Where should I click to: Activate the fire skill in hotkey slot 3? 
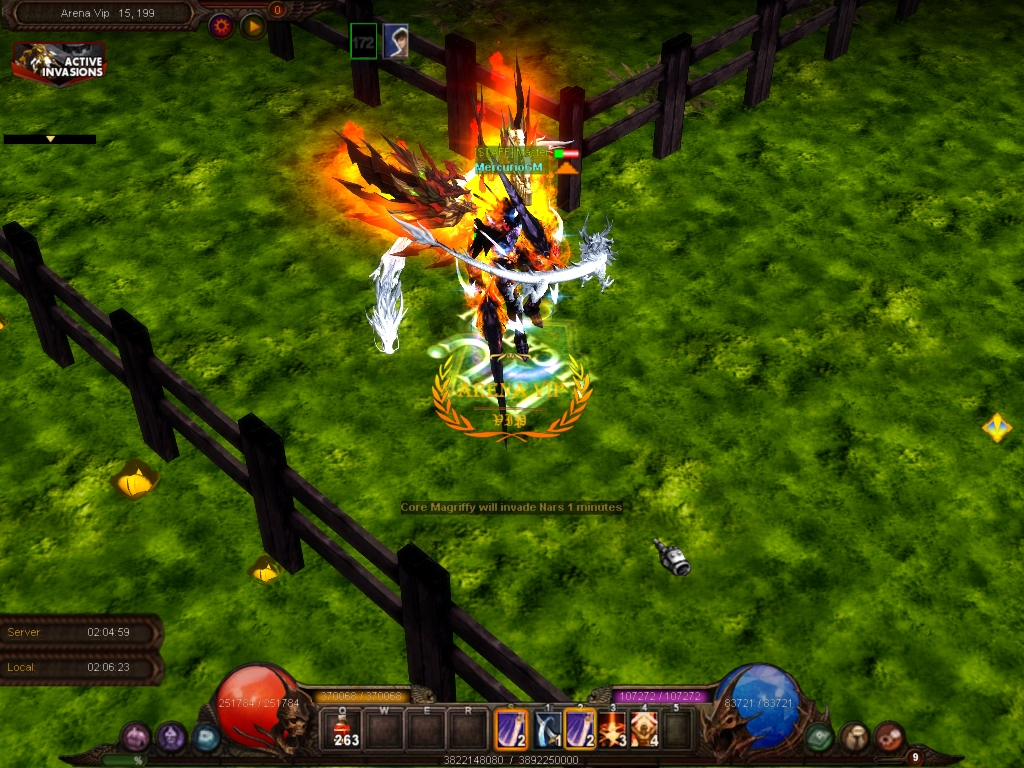click(612, 729)
